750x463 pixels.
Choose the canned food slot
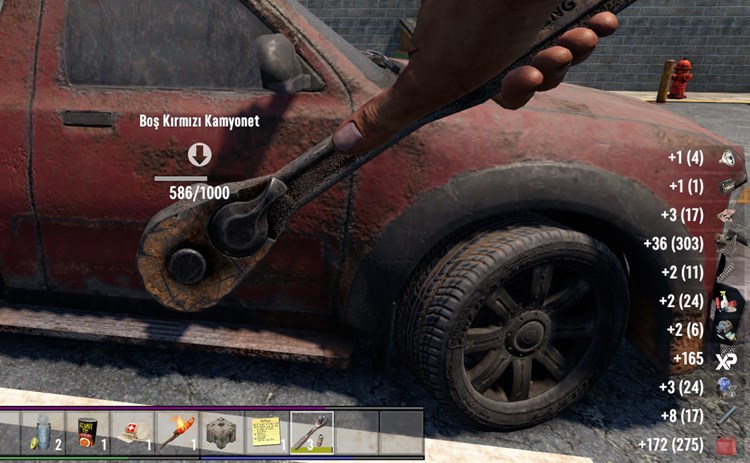88,432
